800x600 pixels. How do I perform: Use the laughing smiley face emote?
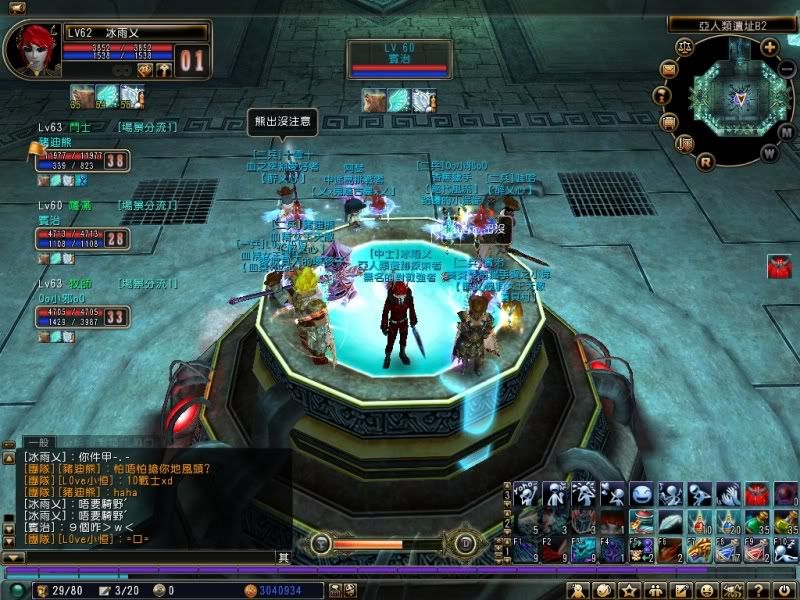coord(643,493)
